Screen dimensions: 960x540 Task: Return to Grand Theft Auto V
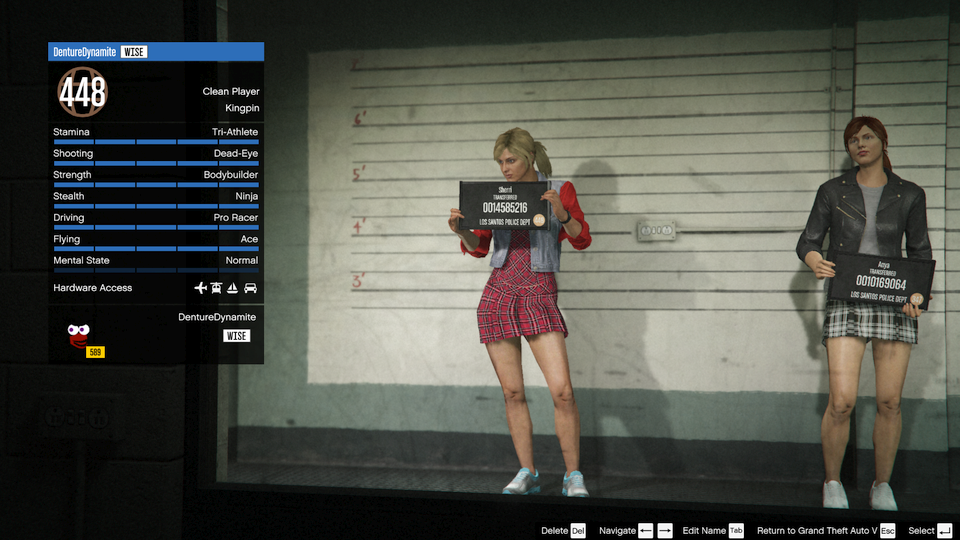pos(825,530)
